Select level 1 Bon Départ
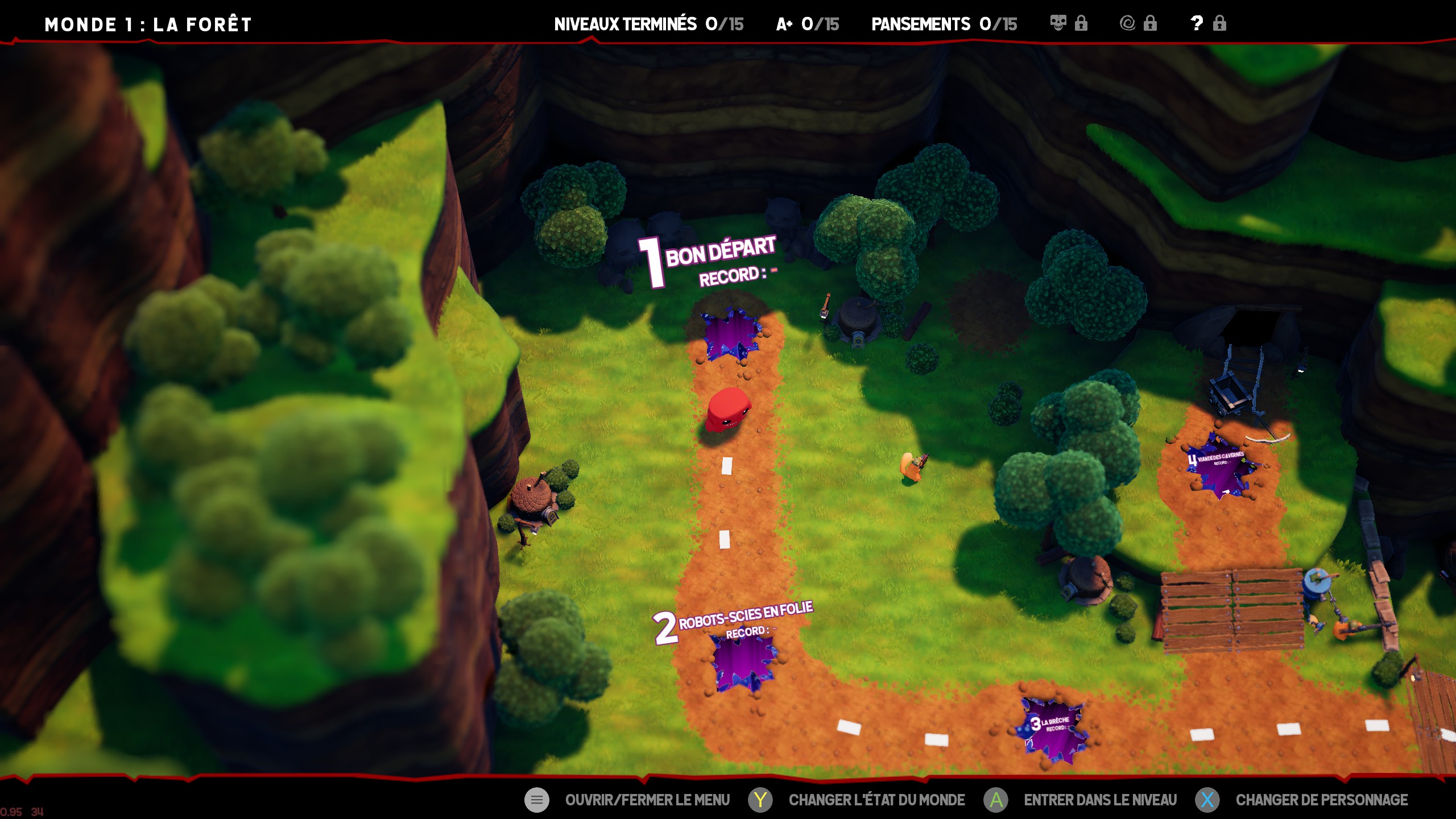Viewport: 1456px width, 819px height. point(730,336)
